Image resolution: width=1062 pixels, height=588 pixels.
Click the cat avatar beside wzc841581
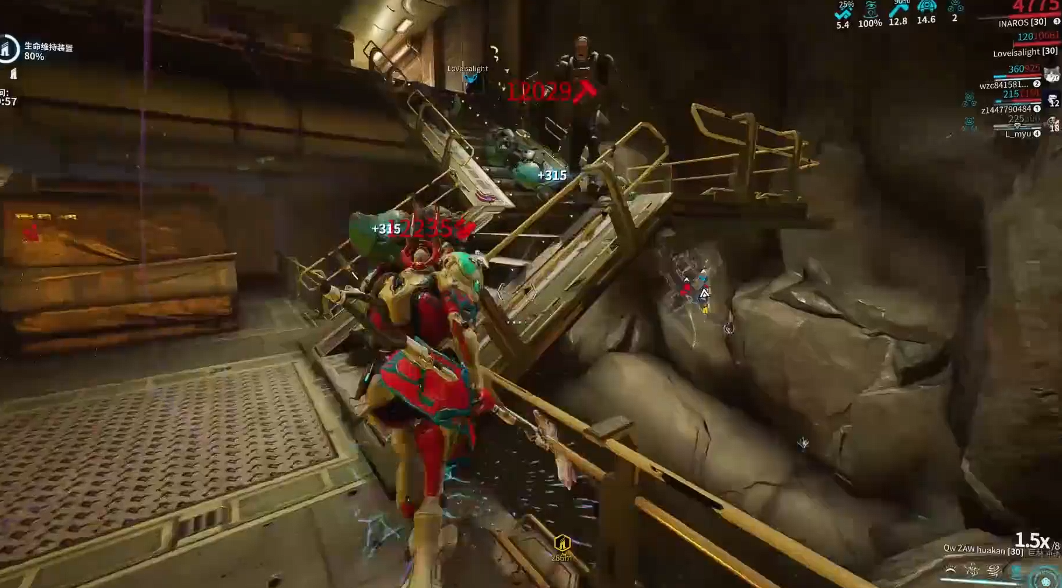[x=1051, y=74]
